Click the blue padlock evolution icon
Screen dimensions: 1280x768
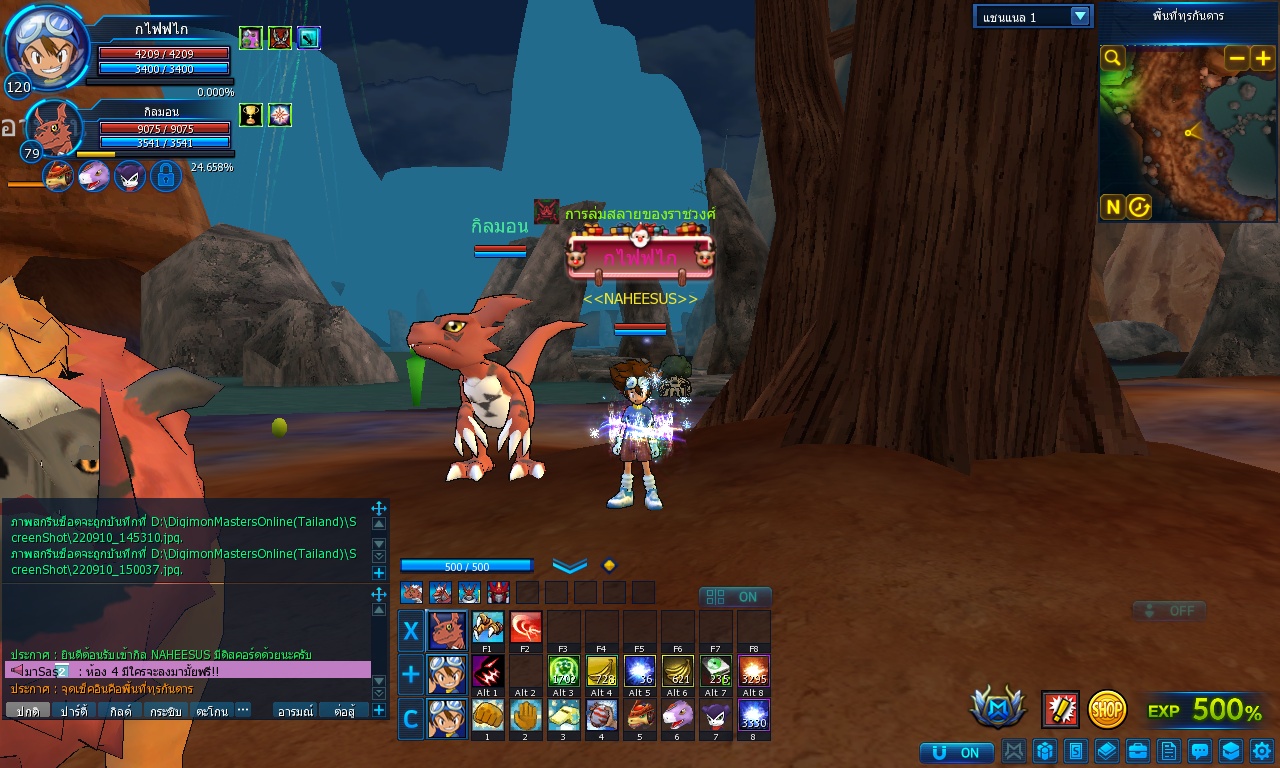[165, 177]
